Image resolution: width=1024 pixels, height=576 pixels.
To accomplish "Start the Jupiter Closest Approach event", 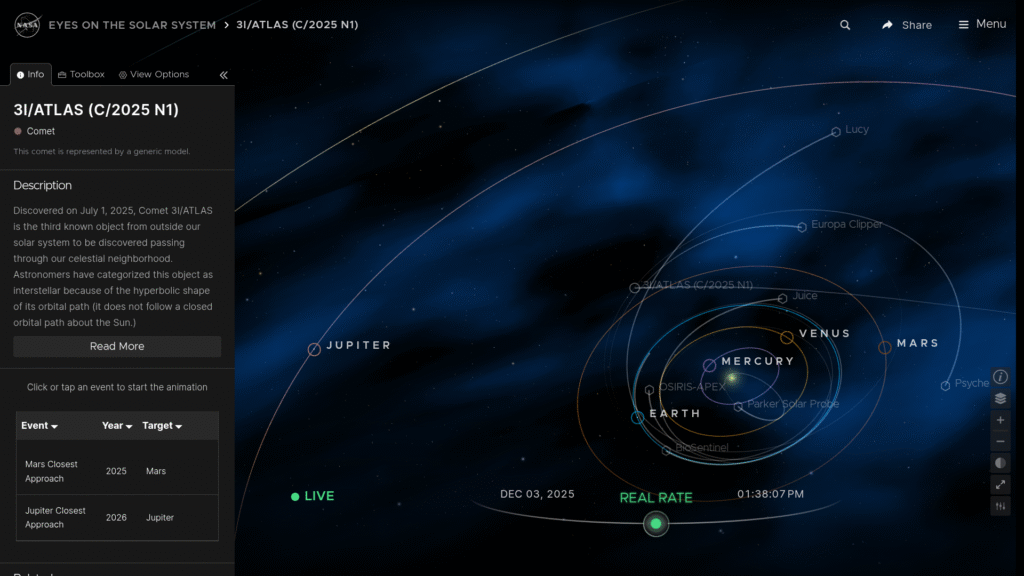I will click(x=56, y=517).
